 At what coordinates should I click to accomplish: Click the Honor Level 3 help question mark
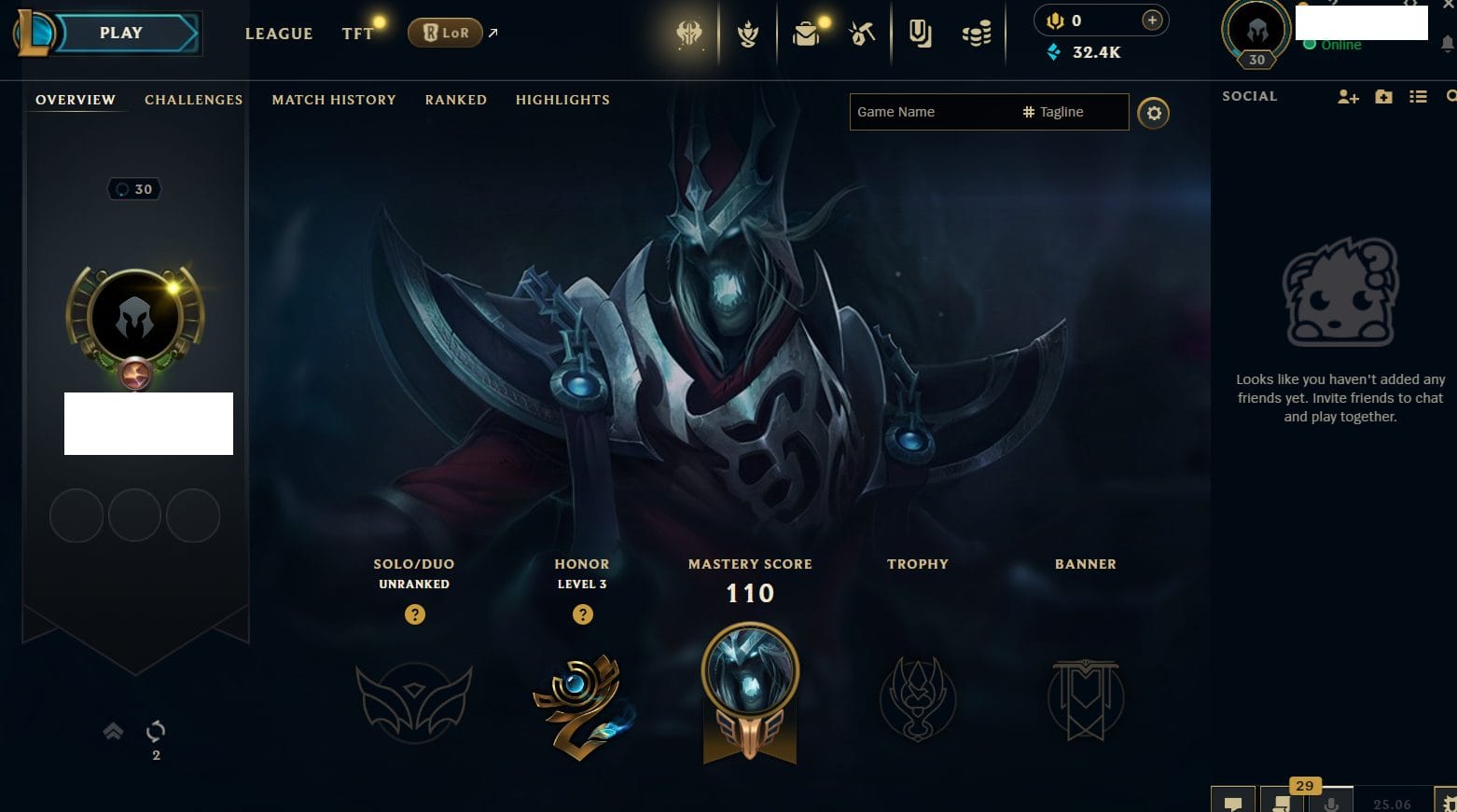pos(582,614)
